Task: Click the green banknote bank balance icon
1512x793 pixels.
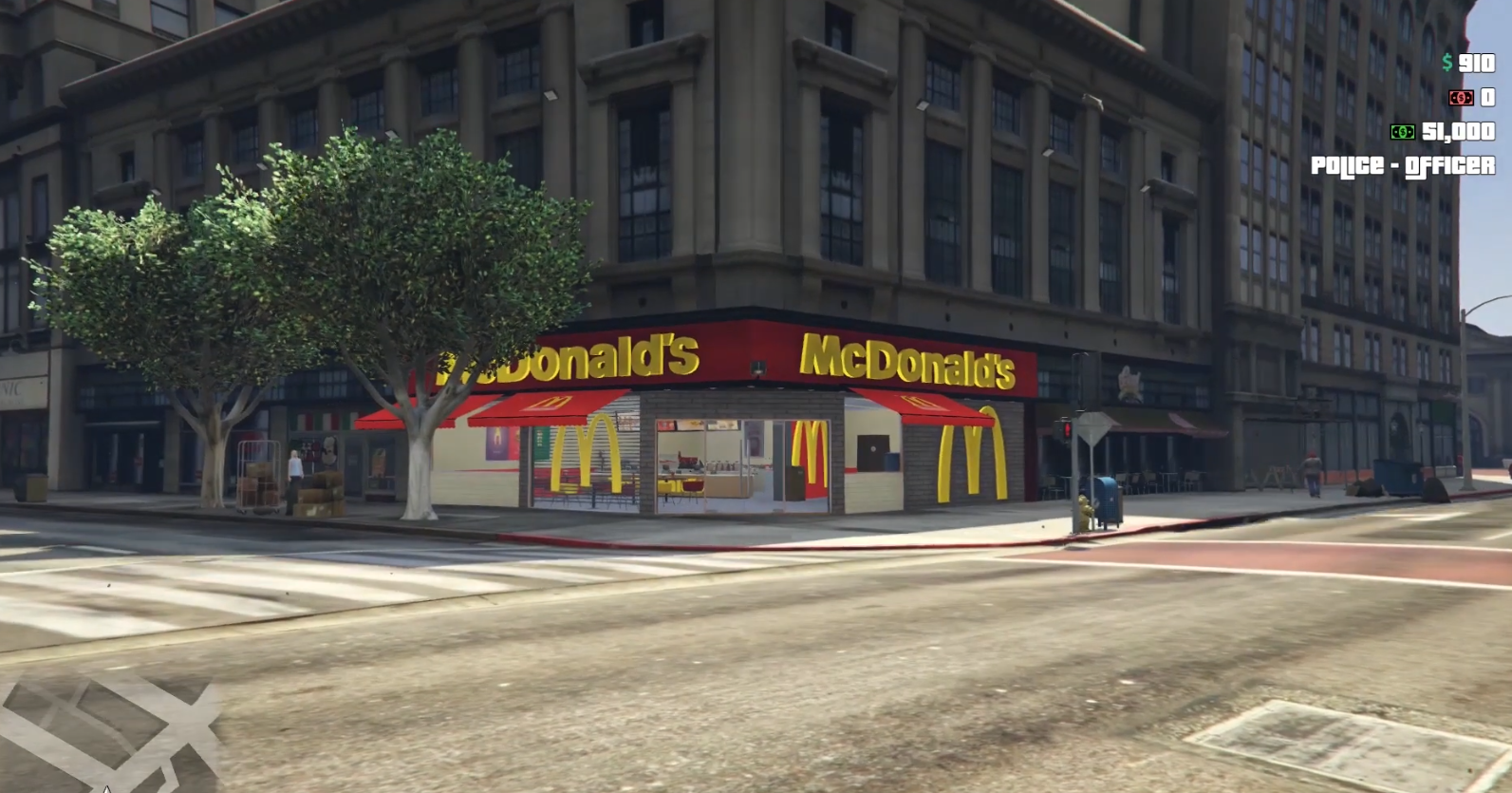Action: click(x=1403, y=131)
